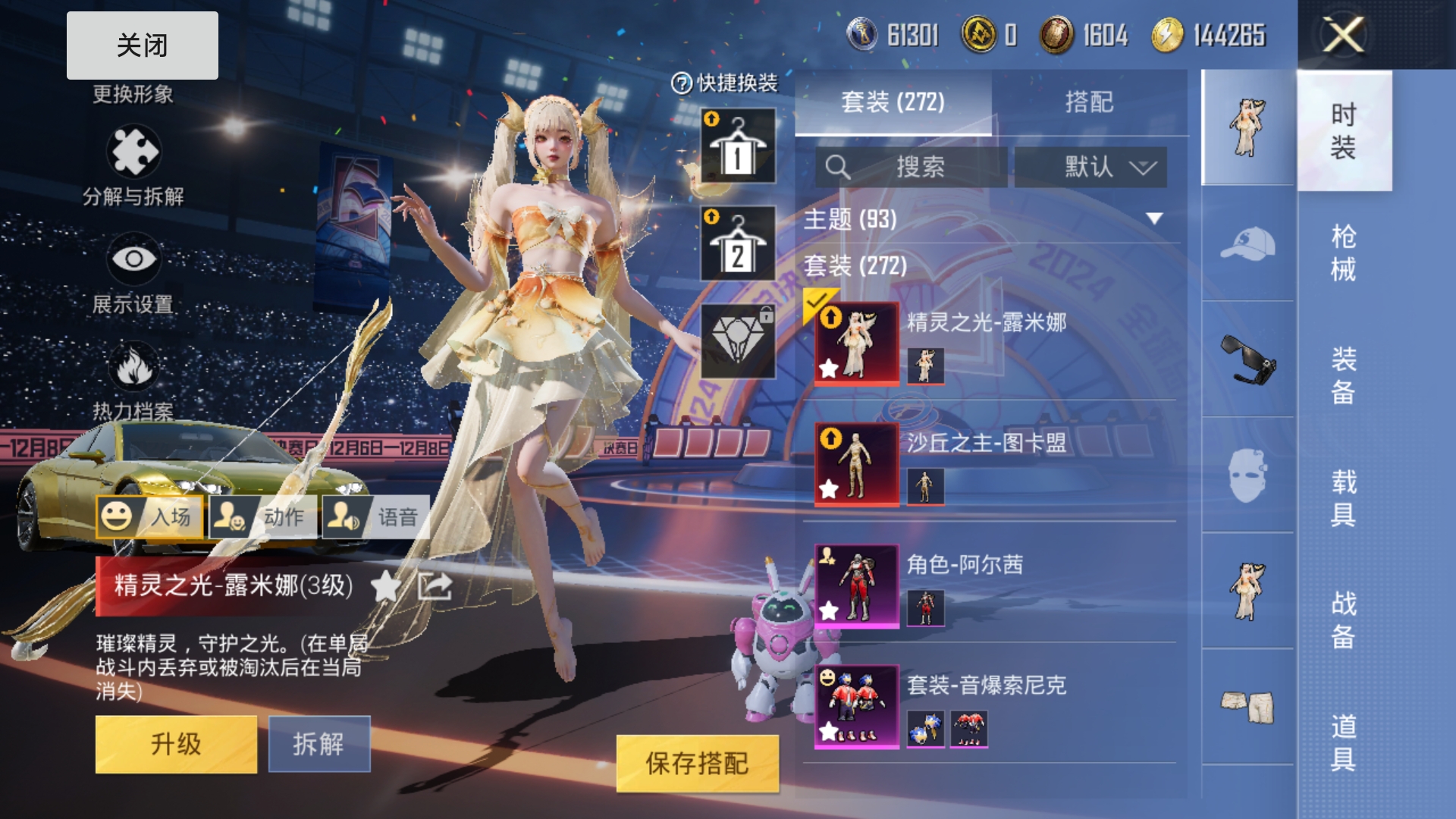
Task: Open 展示设置 eye icon
Action: (133, 259)
